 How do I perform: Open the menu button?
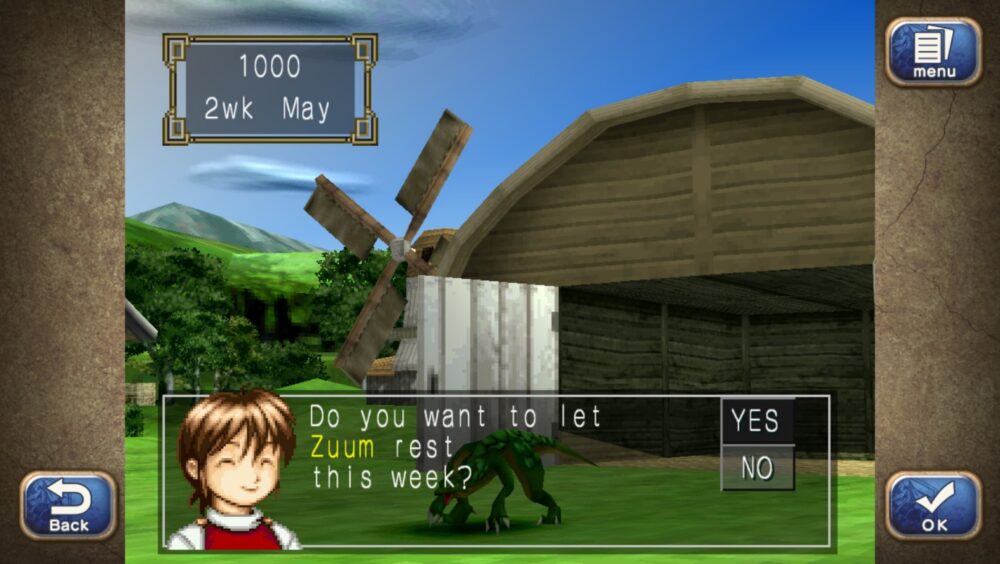coord(933,52)
